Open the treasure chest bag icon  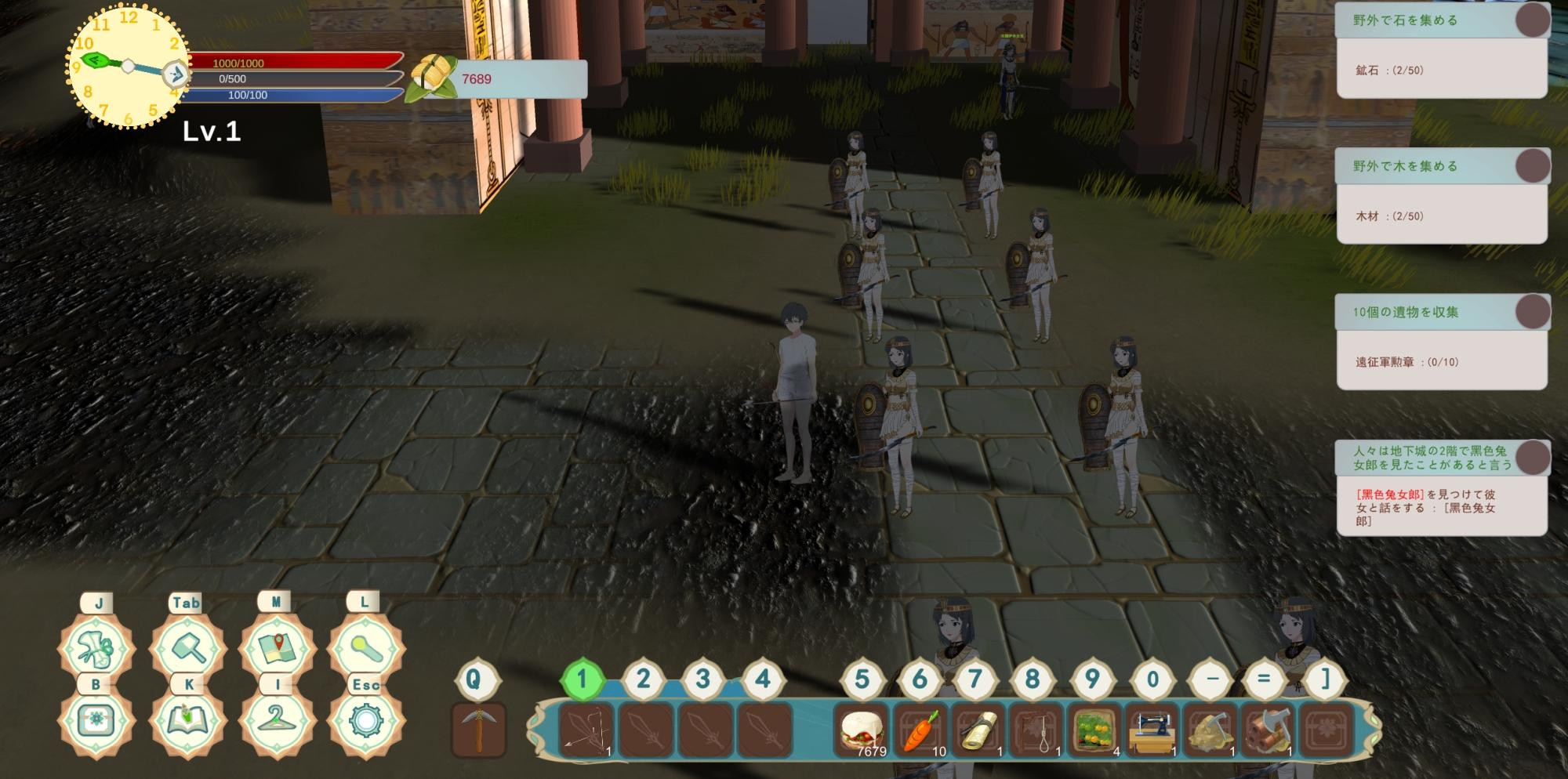[96, 721]
